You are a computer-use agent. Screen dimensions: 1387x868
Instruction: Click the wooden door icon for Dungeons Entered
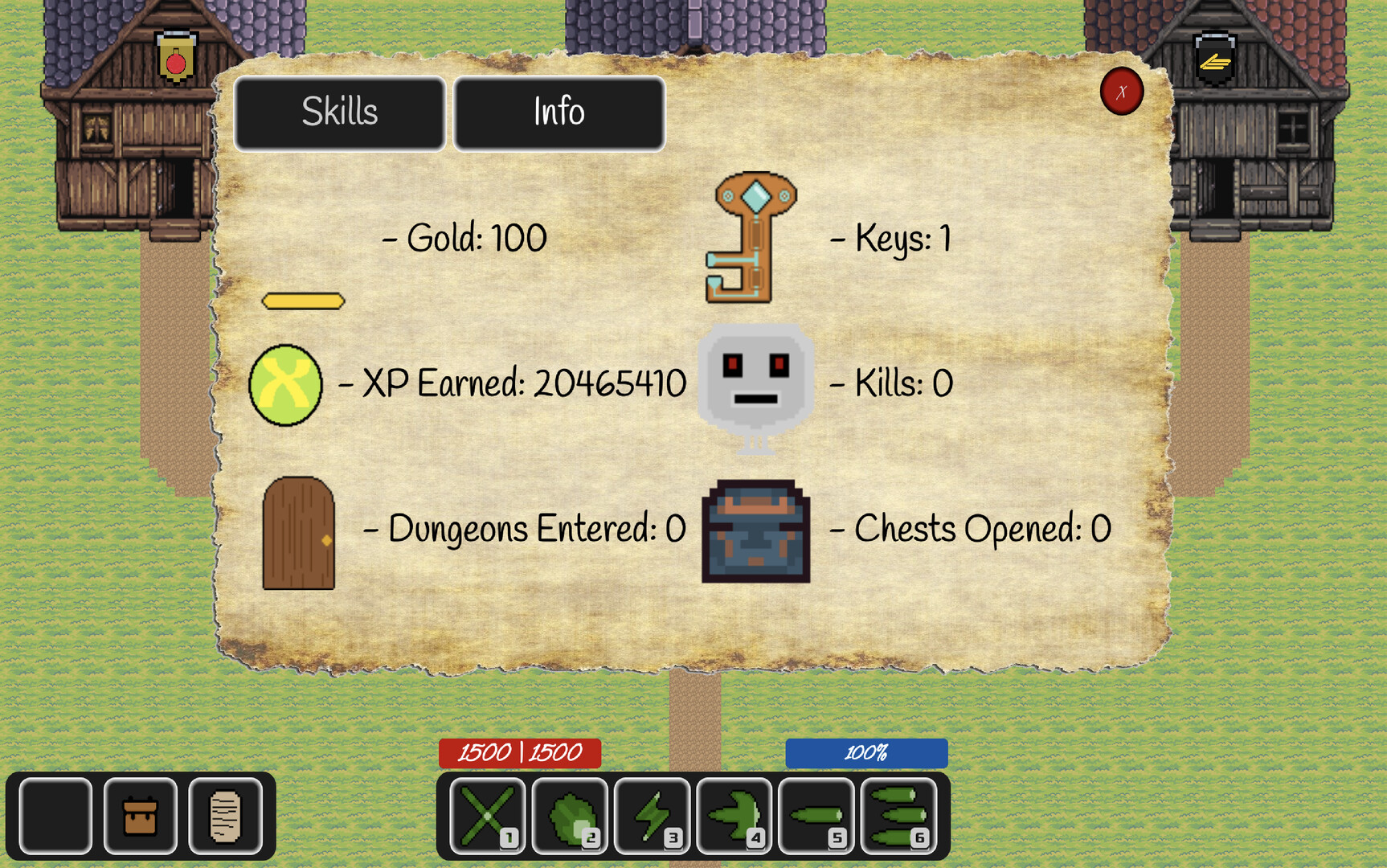click(x=300, y=532)
